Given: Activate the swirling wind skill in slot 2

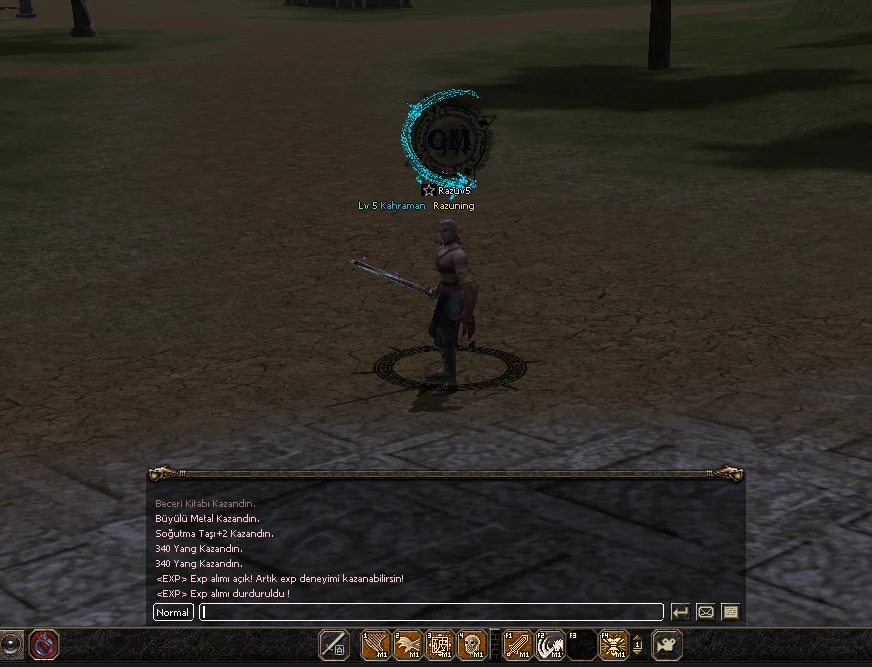Looking at the screenshot, I should 408,645.
